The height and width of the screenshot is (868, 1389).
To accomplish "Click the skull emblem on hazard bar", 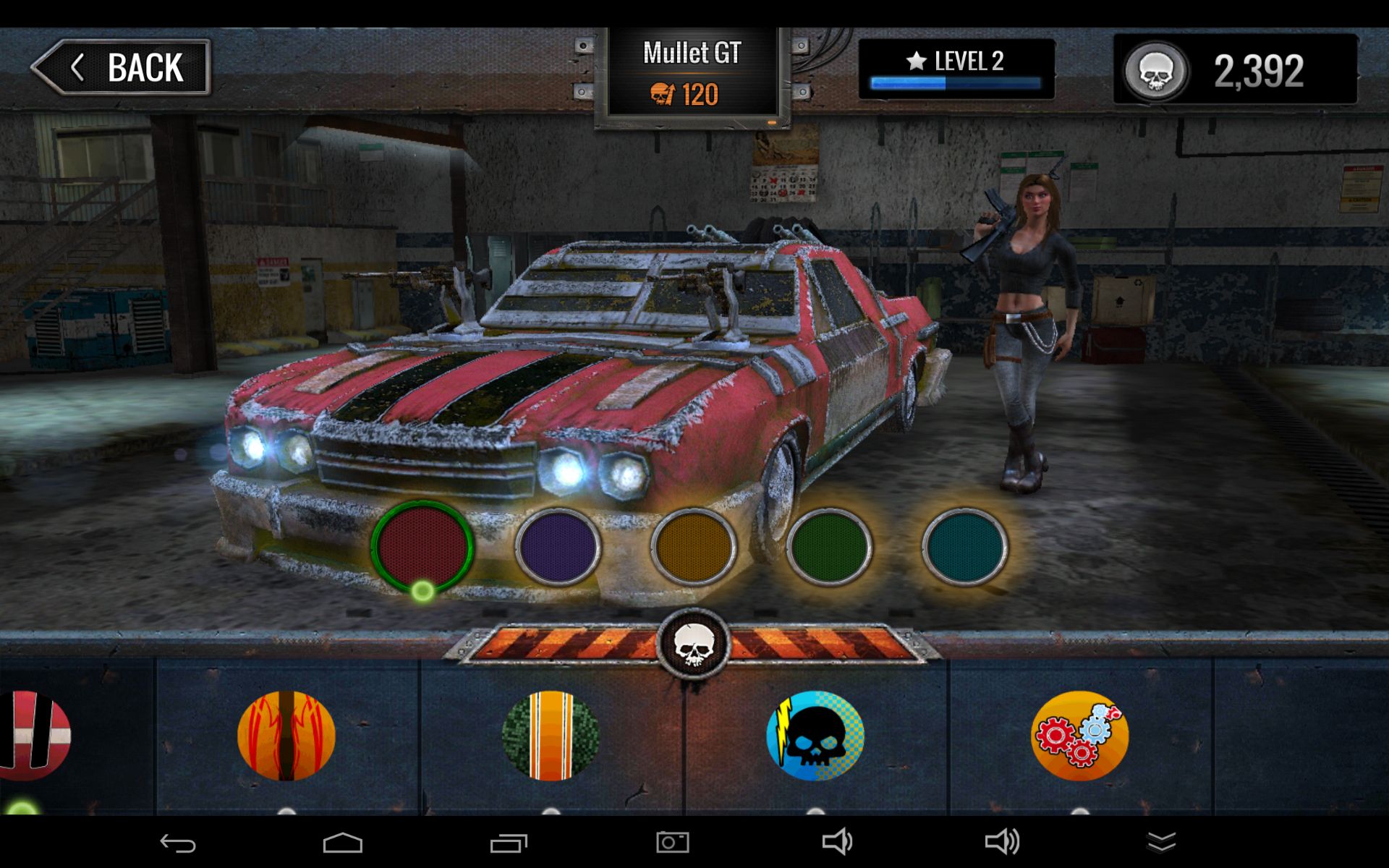I will [694, 644].
